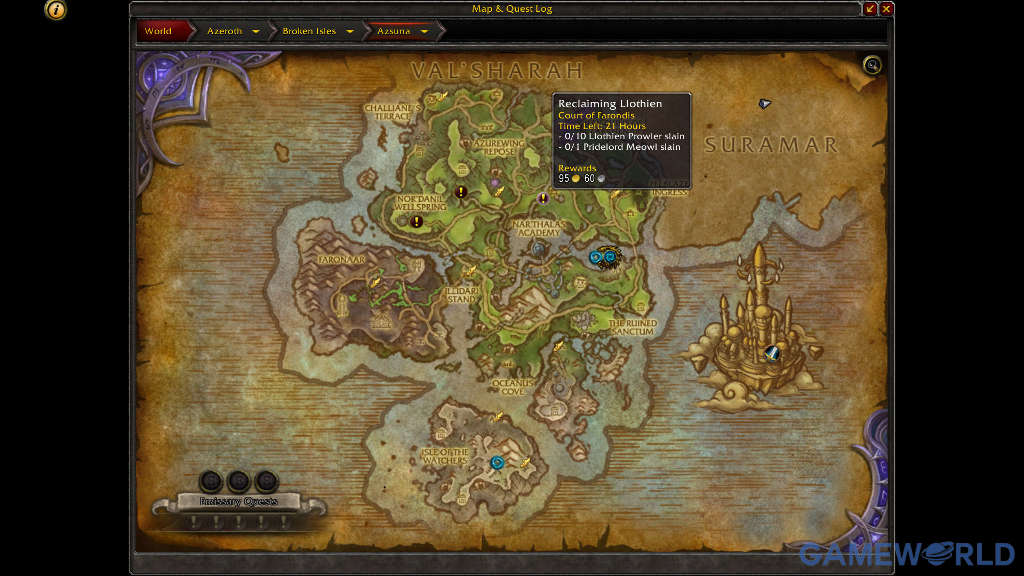Close the Map & Quest Log window
The height and width of the screenshot is (576, 1024).
click(x=886, y=9)
